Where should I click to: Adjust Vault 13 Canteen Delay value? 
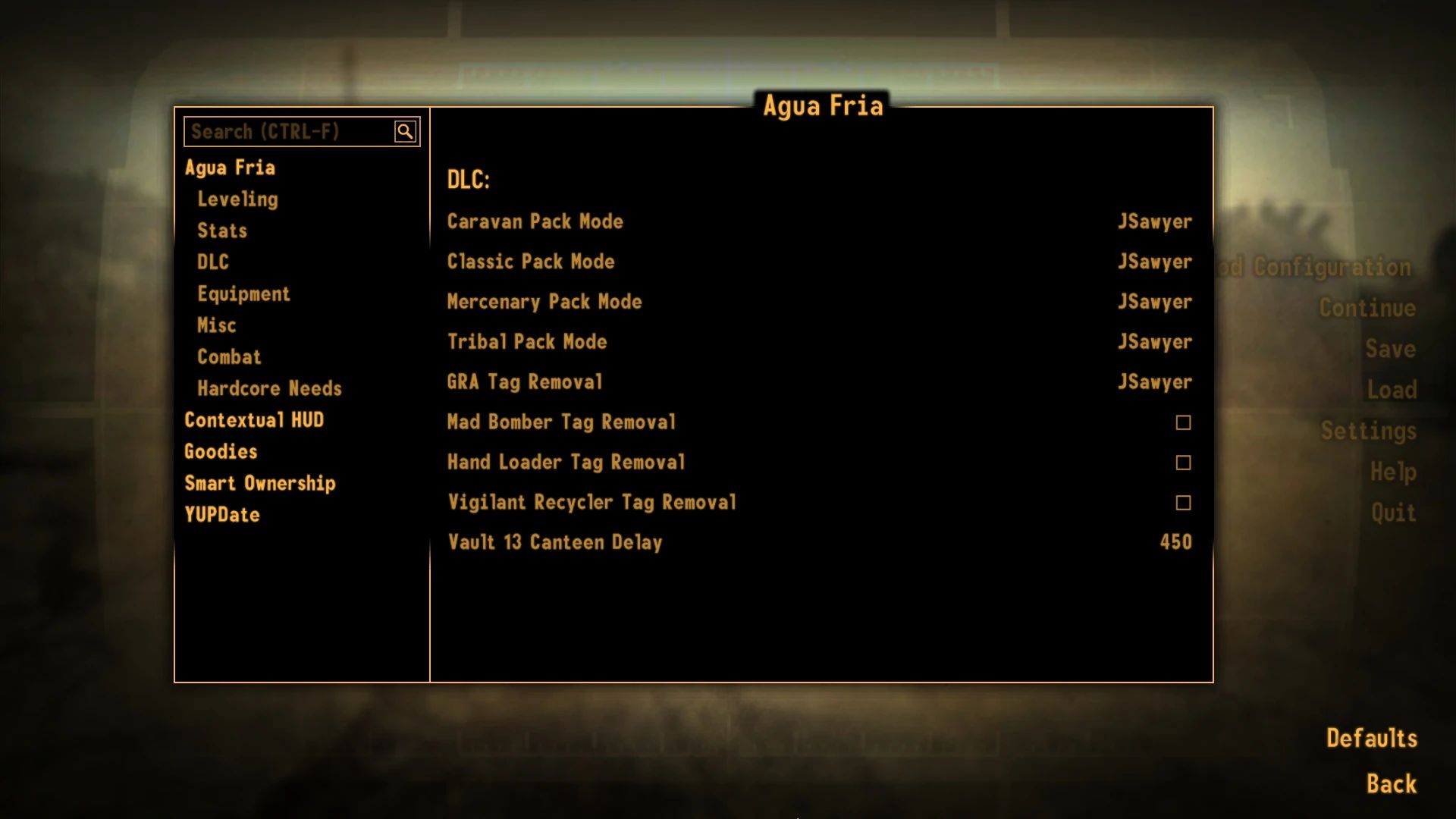1174,542
